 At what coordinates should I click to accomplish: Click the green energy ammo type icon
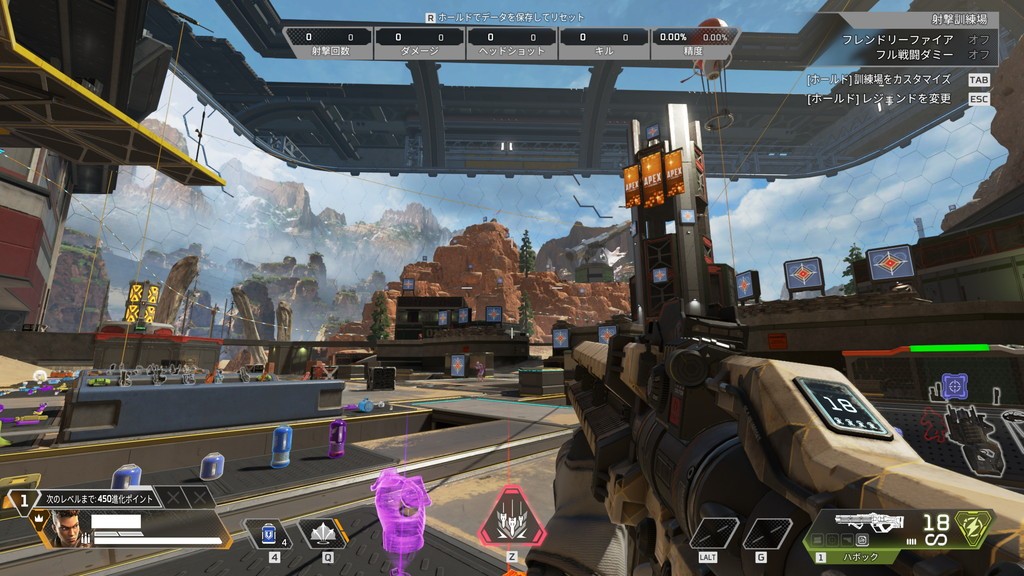click(973, 528)
